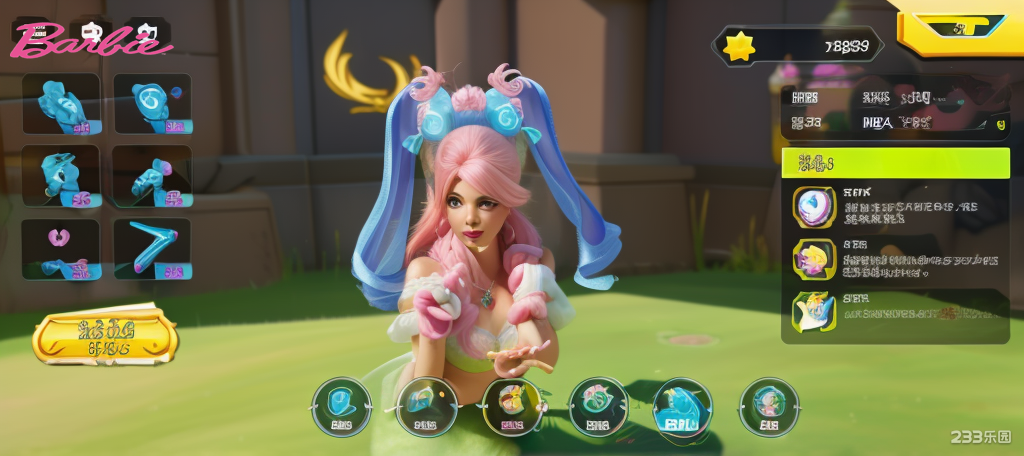The width and height of the screenshot is (1024, 456).
Task: Open the list row with green fairy icon
Action: click(x=895, y=311)
